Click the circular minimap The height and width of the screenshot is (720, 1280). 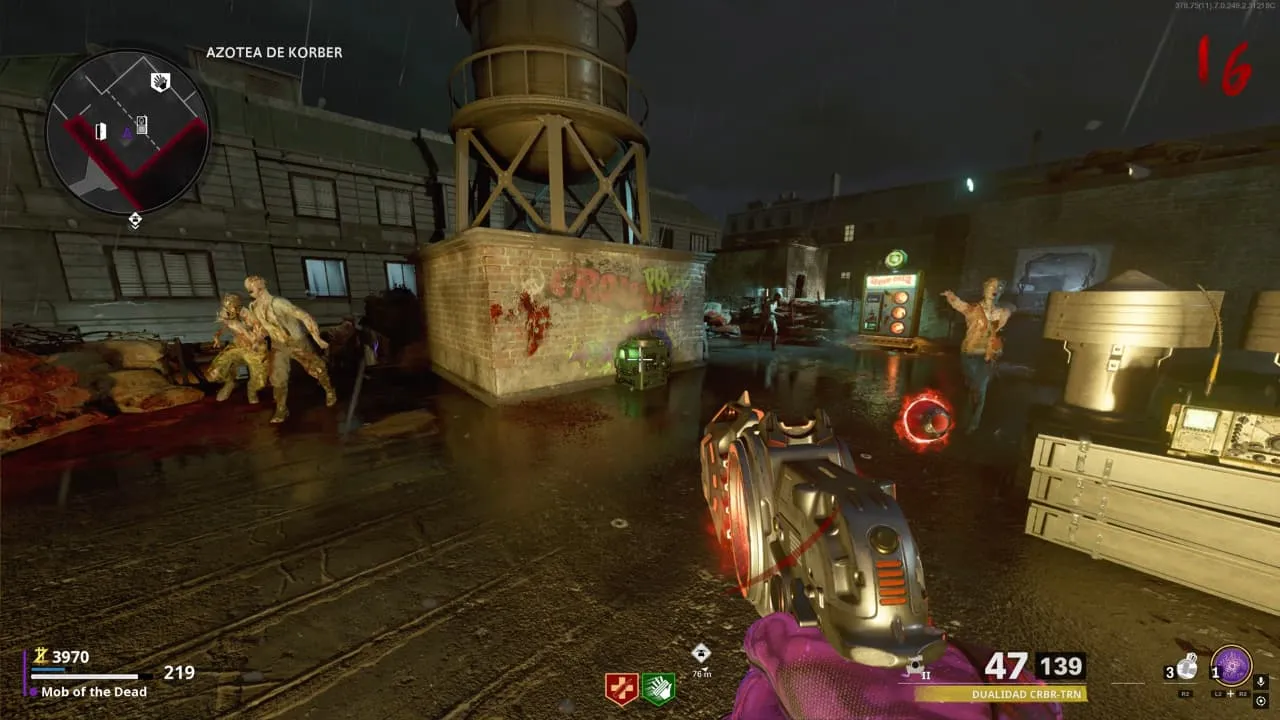127,130
